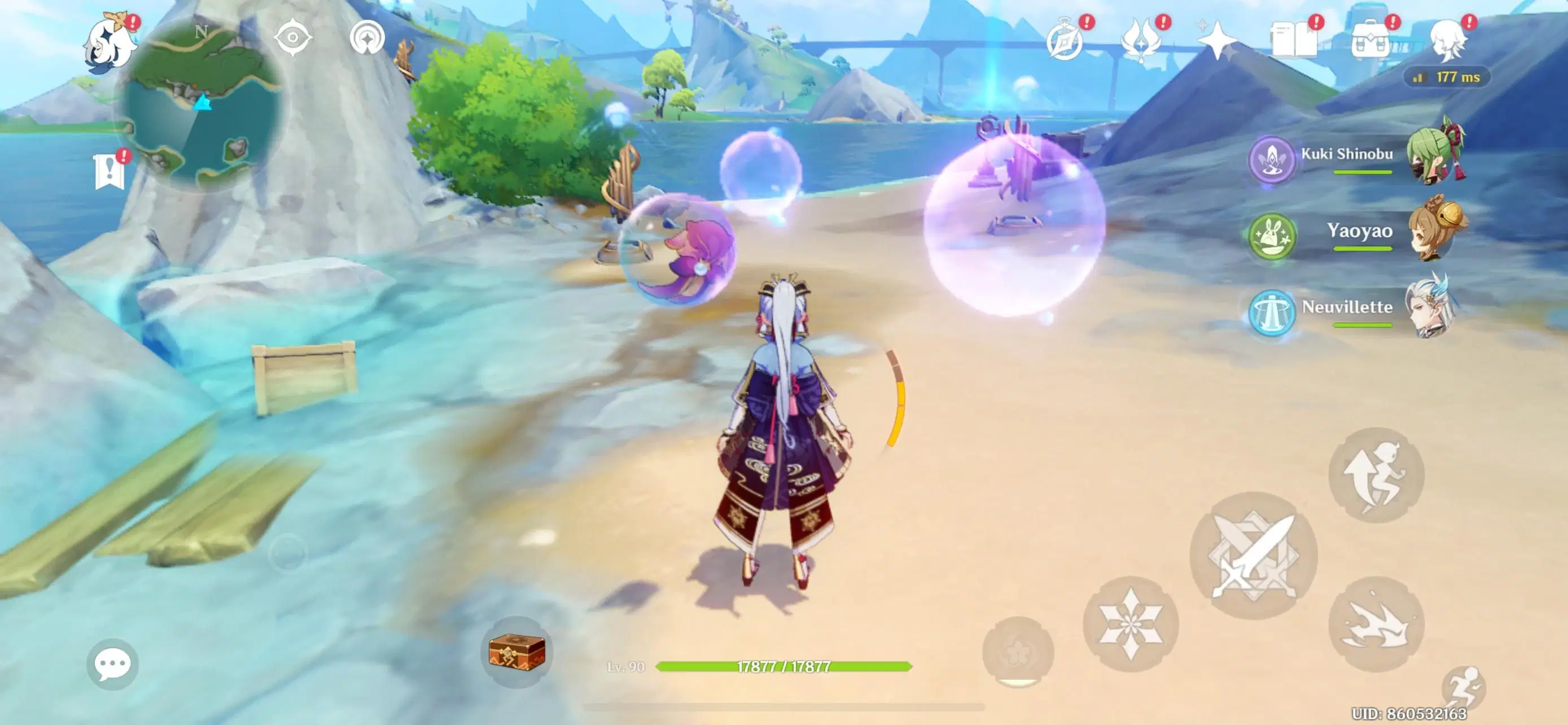The image size is (1568, 725).
Task: Open the Wish star icon
Action: [1217, 40]
